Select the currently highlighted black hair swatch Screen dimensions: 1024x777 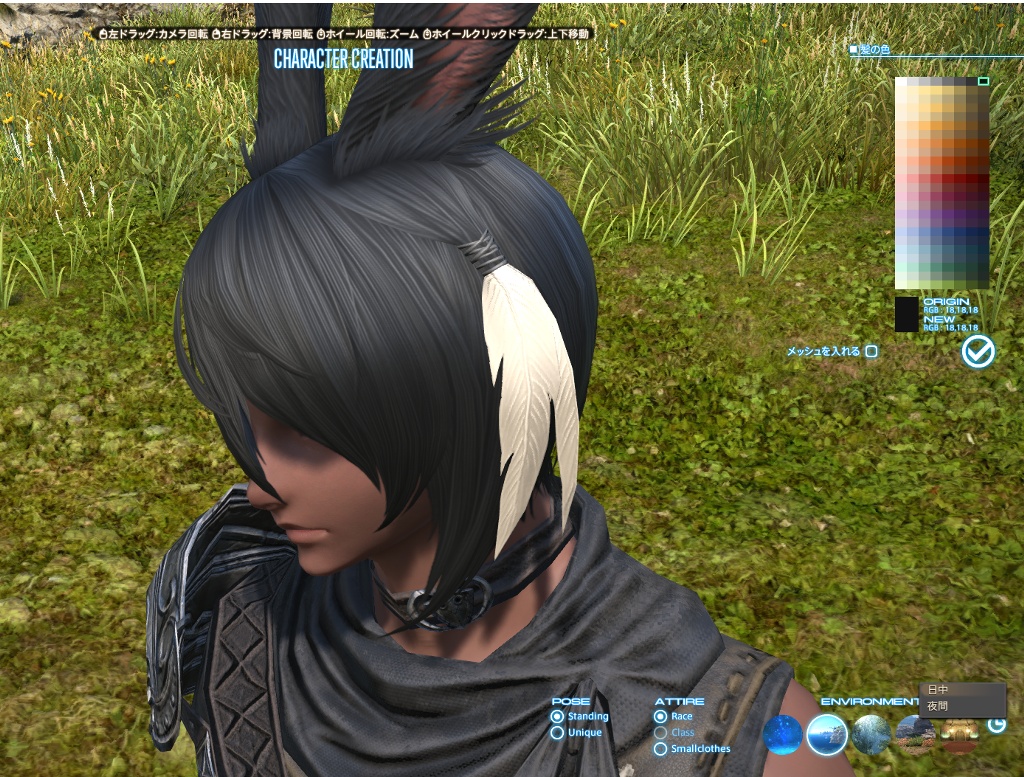tap(983, 82)
